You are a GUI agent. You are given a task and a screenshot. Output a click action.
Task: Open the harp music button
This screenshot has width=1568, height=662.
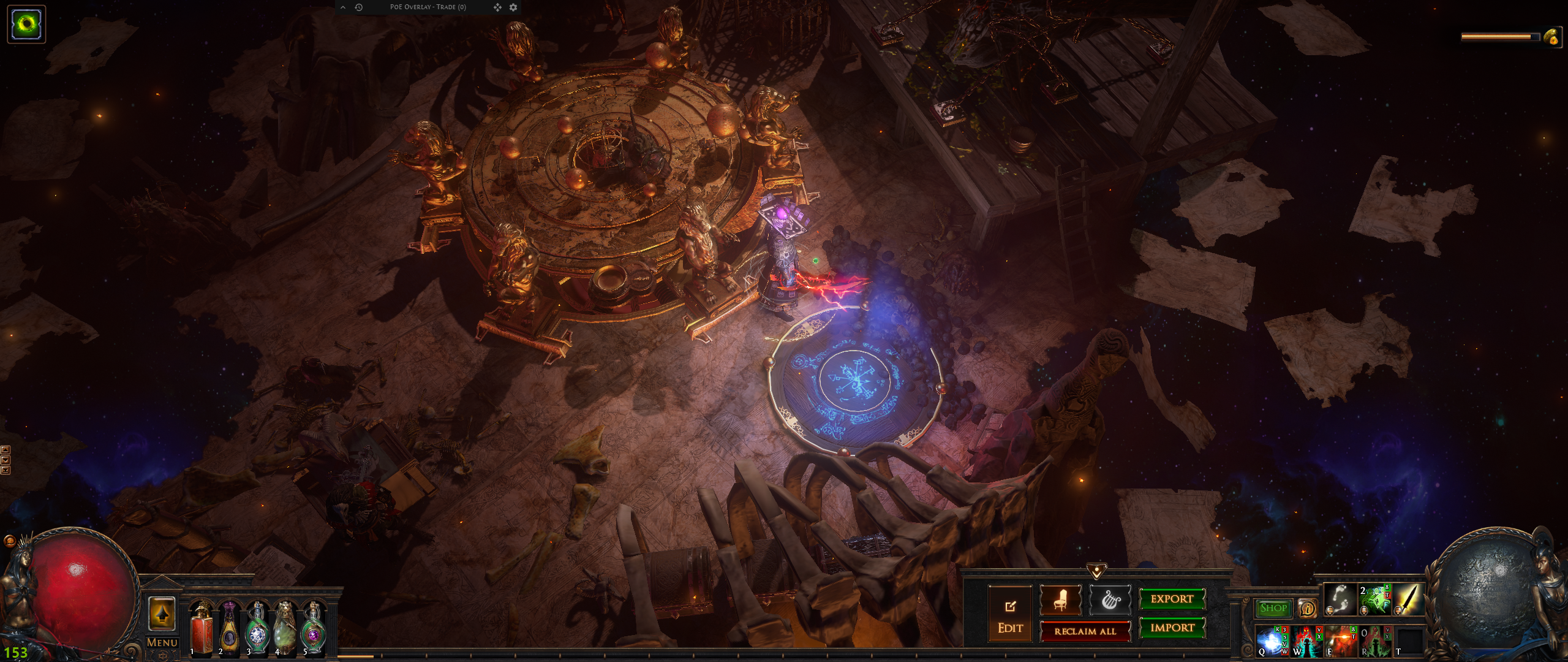[1110, 600]
